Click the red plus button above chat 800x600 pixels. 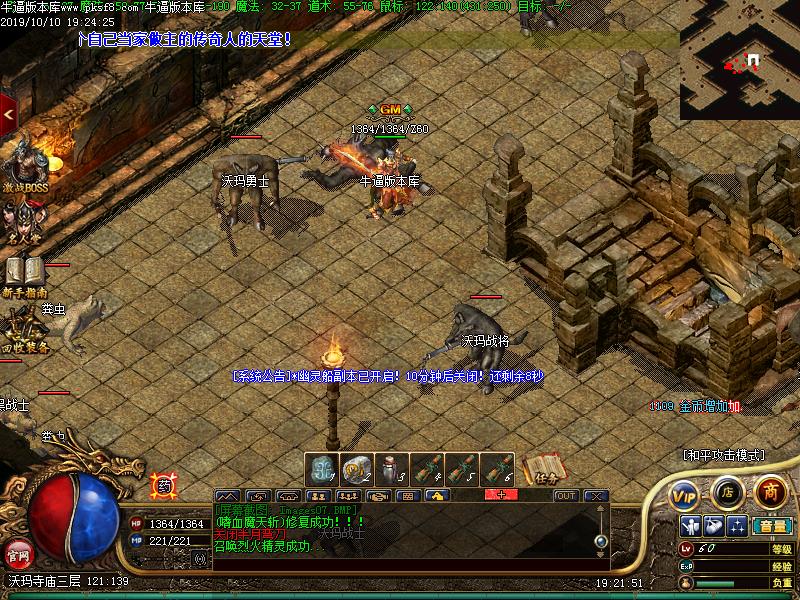501,494
